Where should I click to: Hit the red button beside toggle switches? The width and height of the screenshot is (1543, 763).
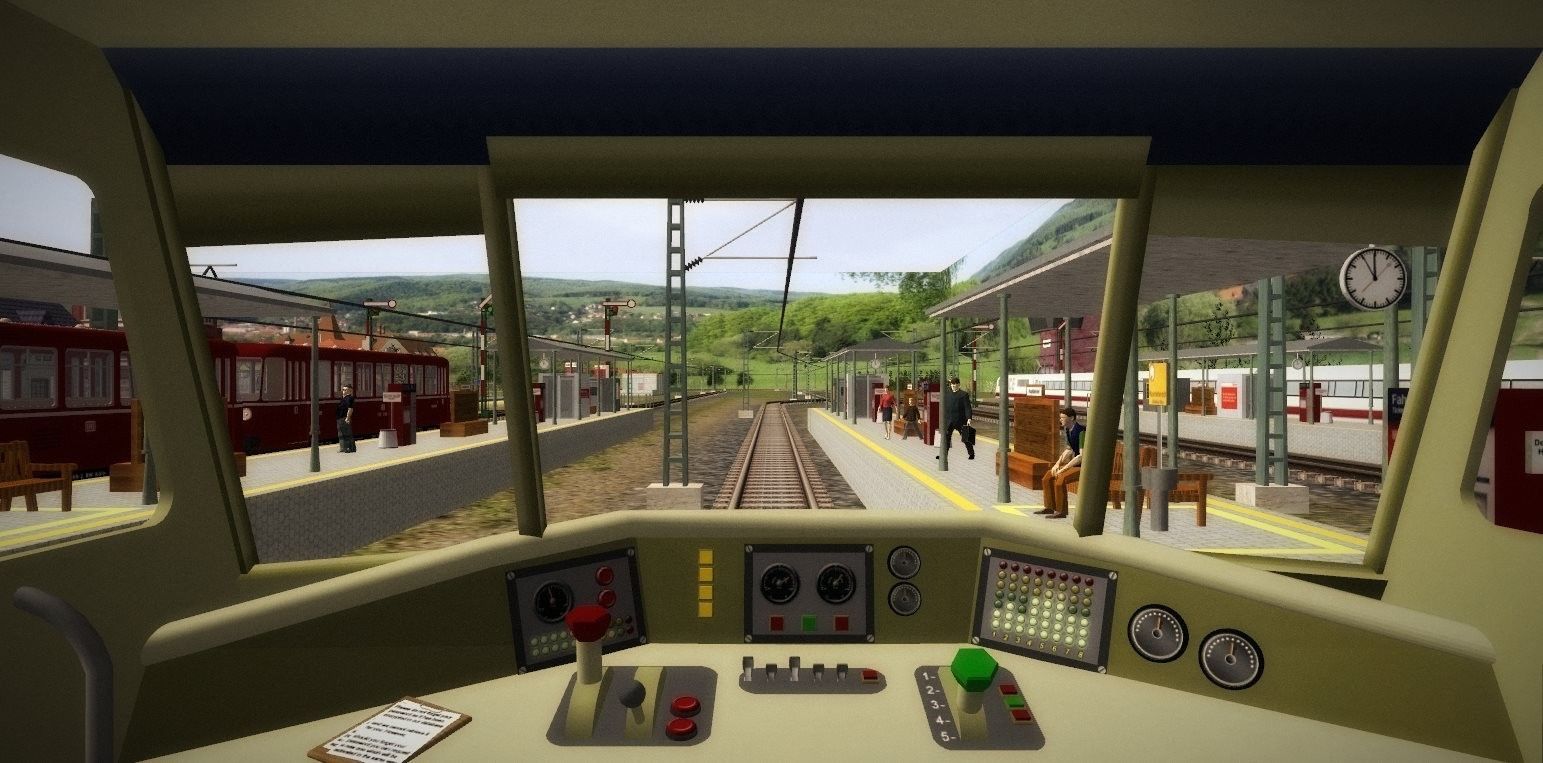[870, 676]
